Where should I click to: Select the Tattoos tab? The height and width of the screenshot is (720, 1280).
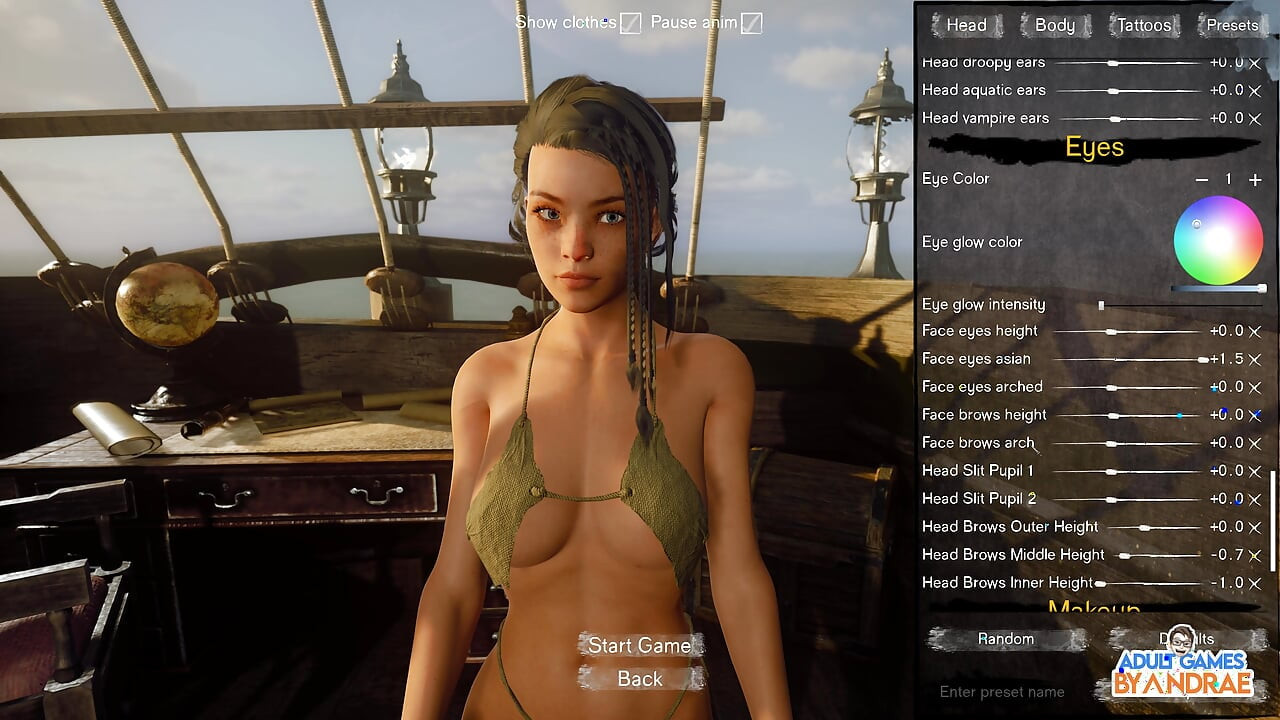coord(1143,25)
